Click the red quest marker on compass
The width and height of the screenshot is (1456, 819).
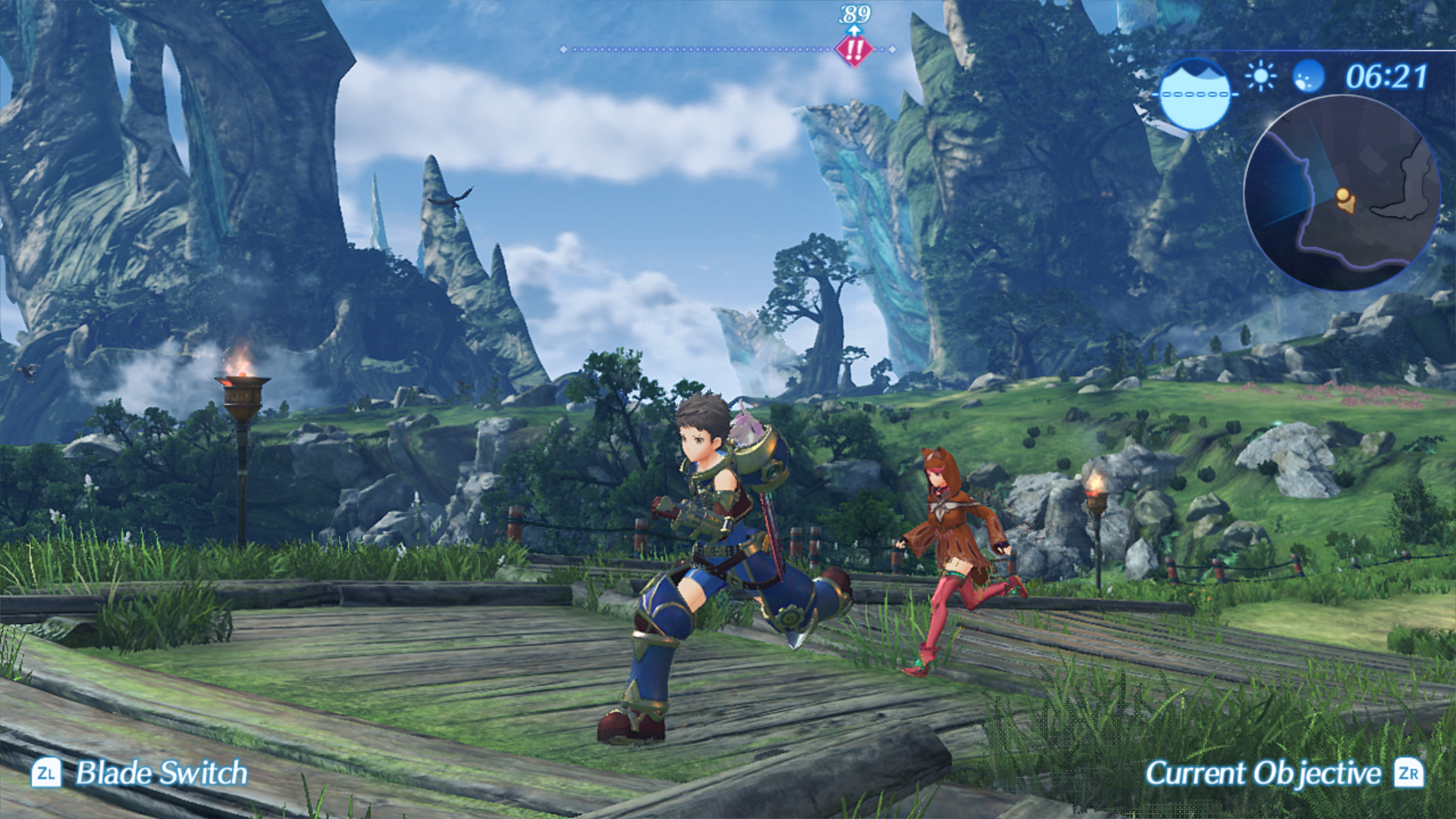854,50
